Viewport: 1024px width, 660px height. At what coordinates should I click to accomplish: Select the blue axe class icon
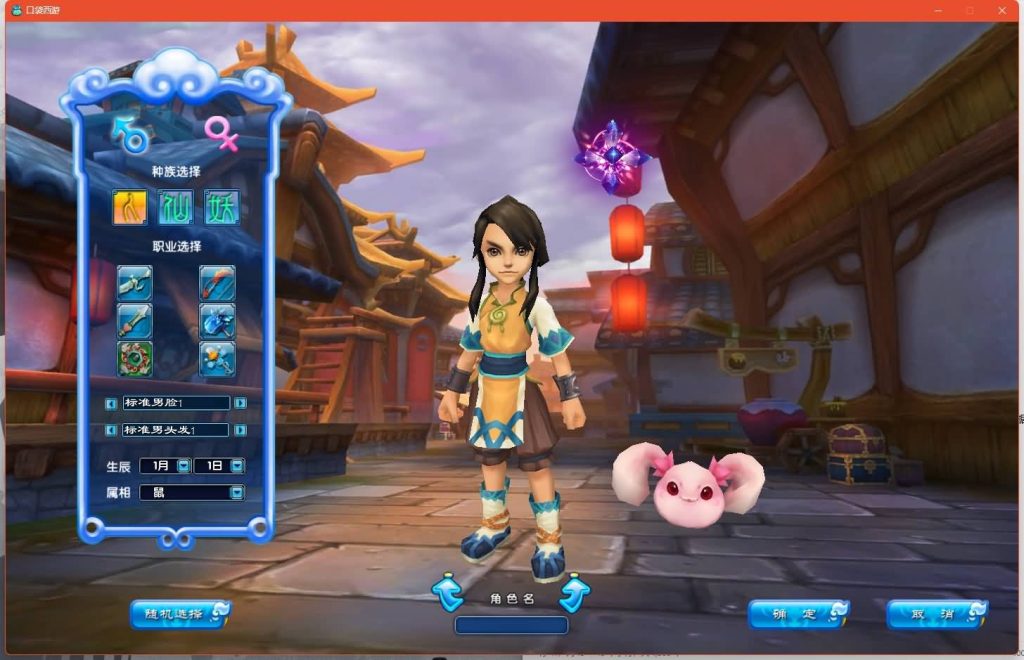pyautogui.click(x=217, y=321)
